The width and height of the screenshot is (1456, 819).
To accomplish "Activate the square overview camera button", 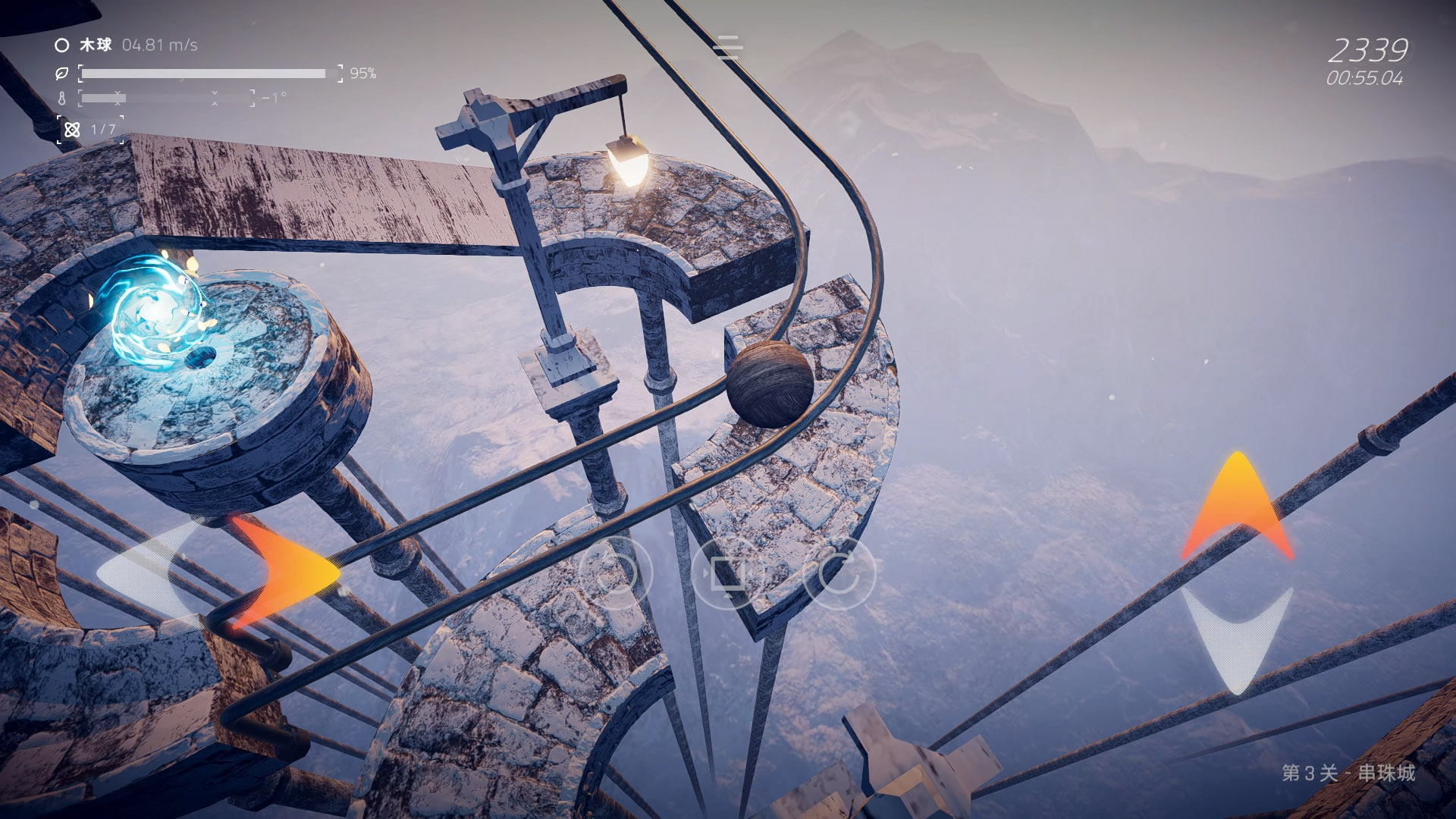I will [x=727, y=573].
